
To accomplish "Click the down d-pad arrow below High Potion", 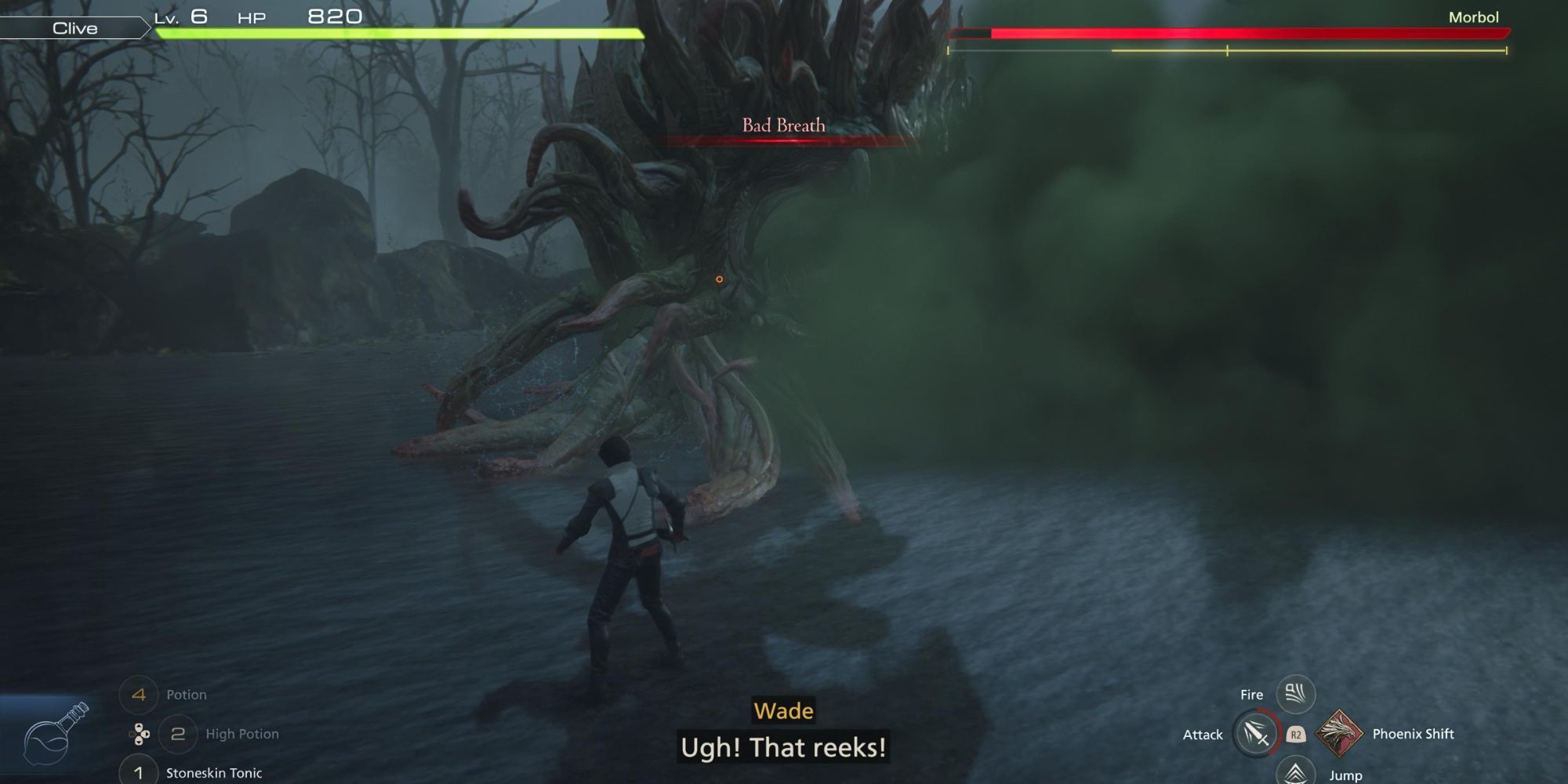I will coord(139,742).
